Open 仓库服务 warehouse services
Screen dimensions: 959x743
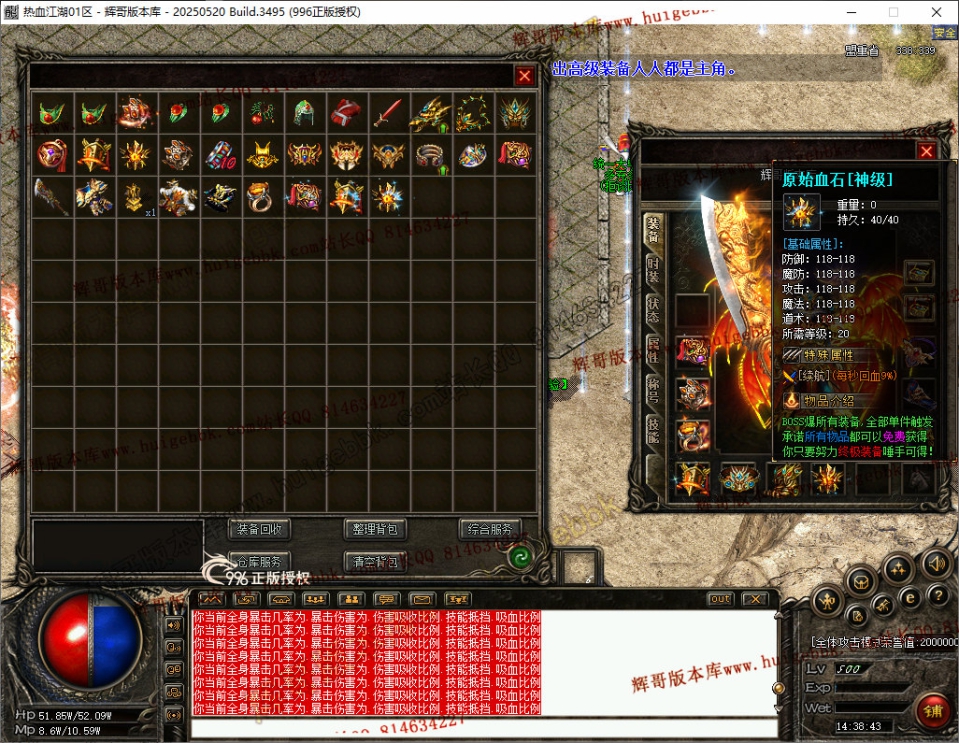260,561
